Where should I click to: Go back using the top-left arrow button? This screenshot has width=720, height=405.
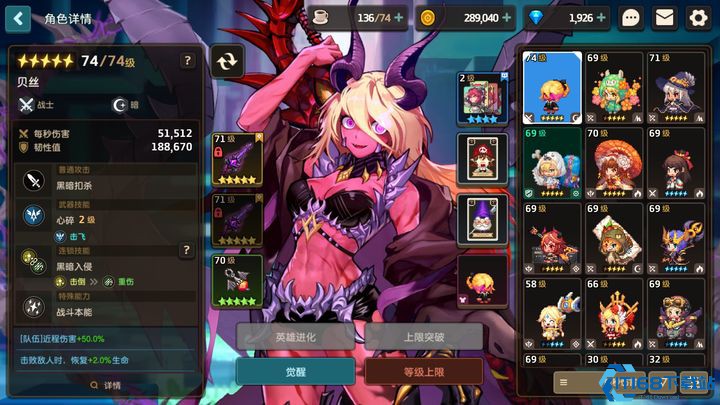19,18
